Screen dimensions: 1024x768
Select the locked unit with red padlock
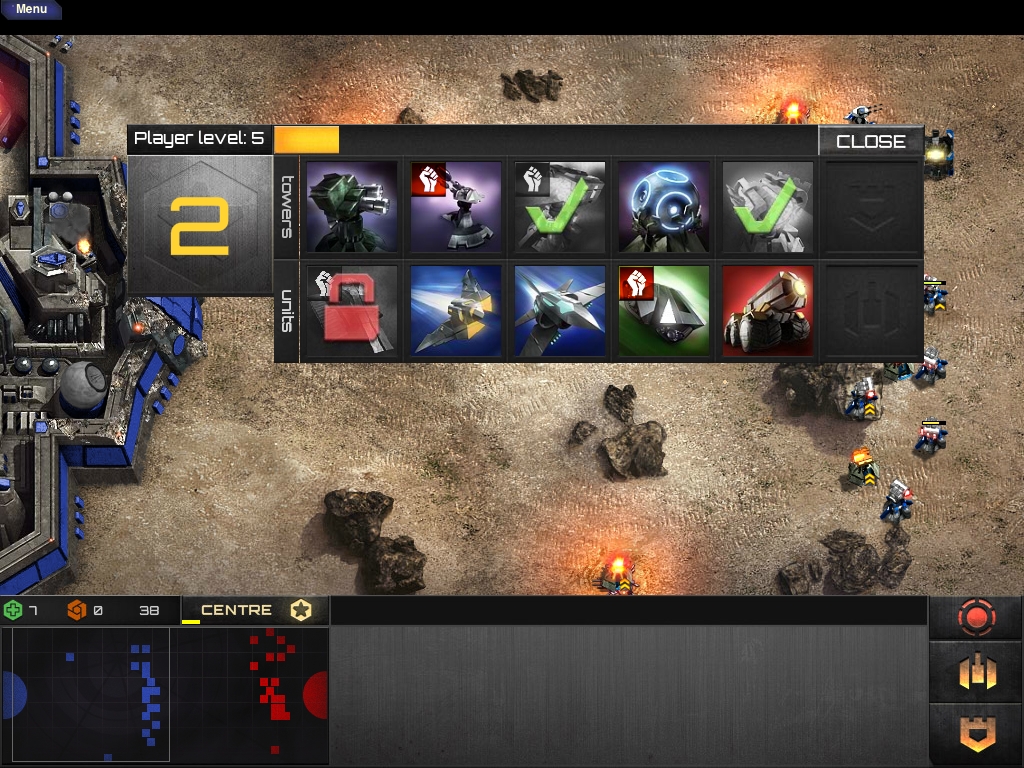[352, 310]
